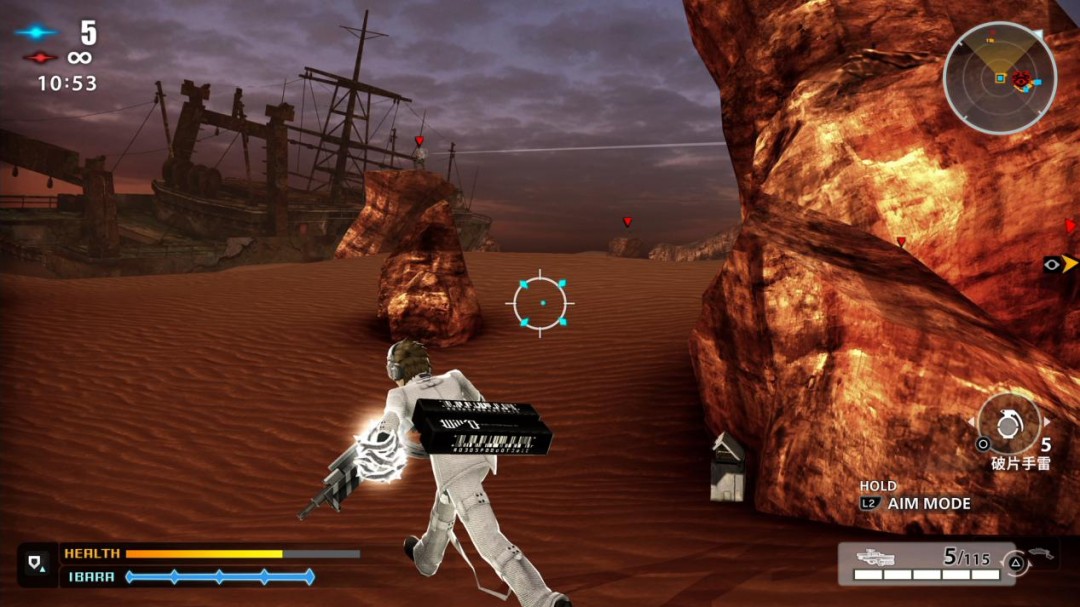Click the circular radar minimap
This screenshot has height=607, width=1080.
click(x=999, y=77)
